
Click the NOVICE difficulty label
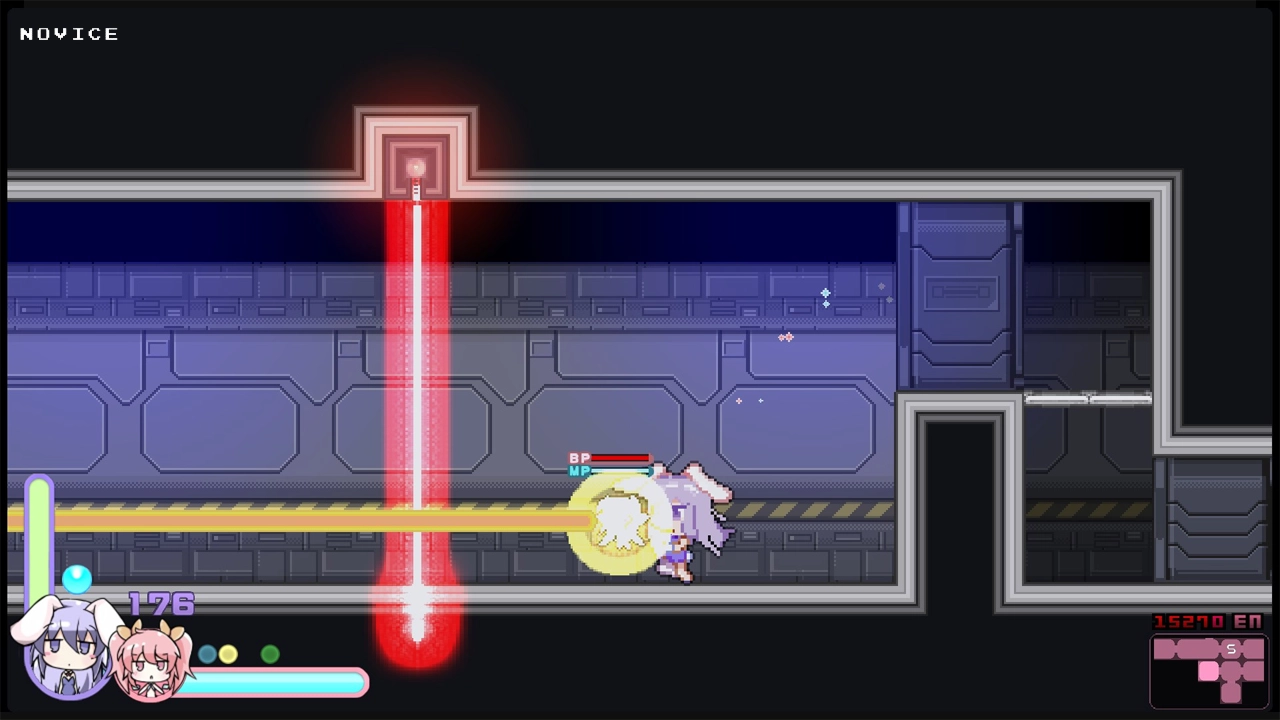click(x=68, y=33)
